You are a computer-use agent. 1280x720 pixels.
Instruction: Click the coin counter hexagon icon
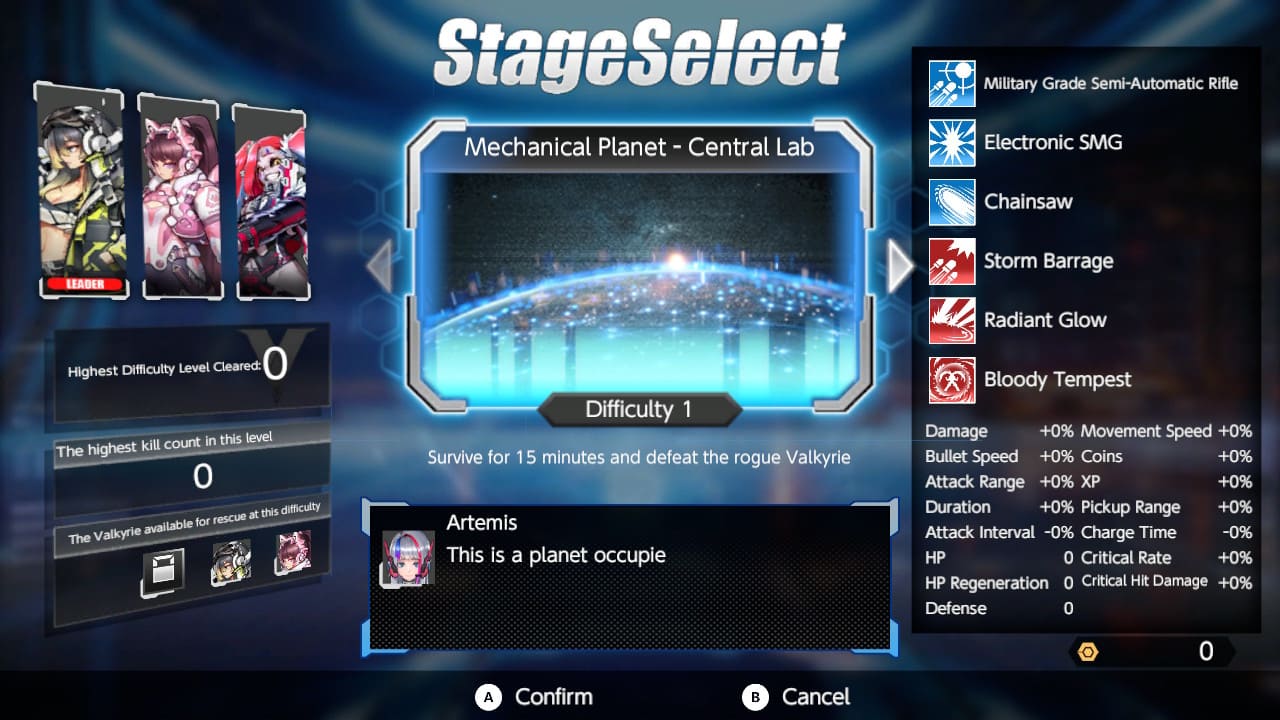pos(1089,651)
